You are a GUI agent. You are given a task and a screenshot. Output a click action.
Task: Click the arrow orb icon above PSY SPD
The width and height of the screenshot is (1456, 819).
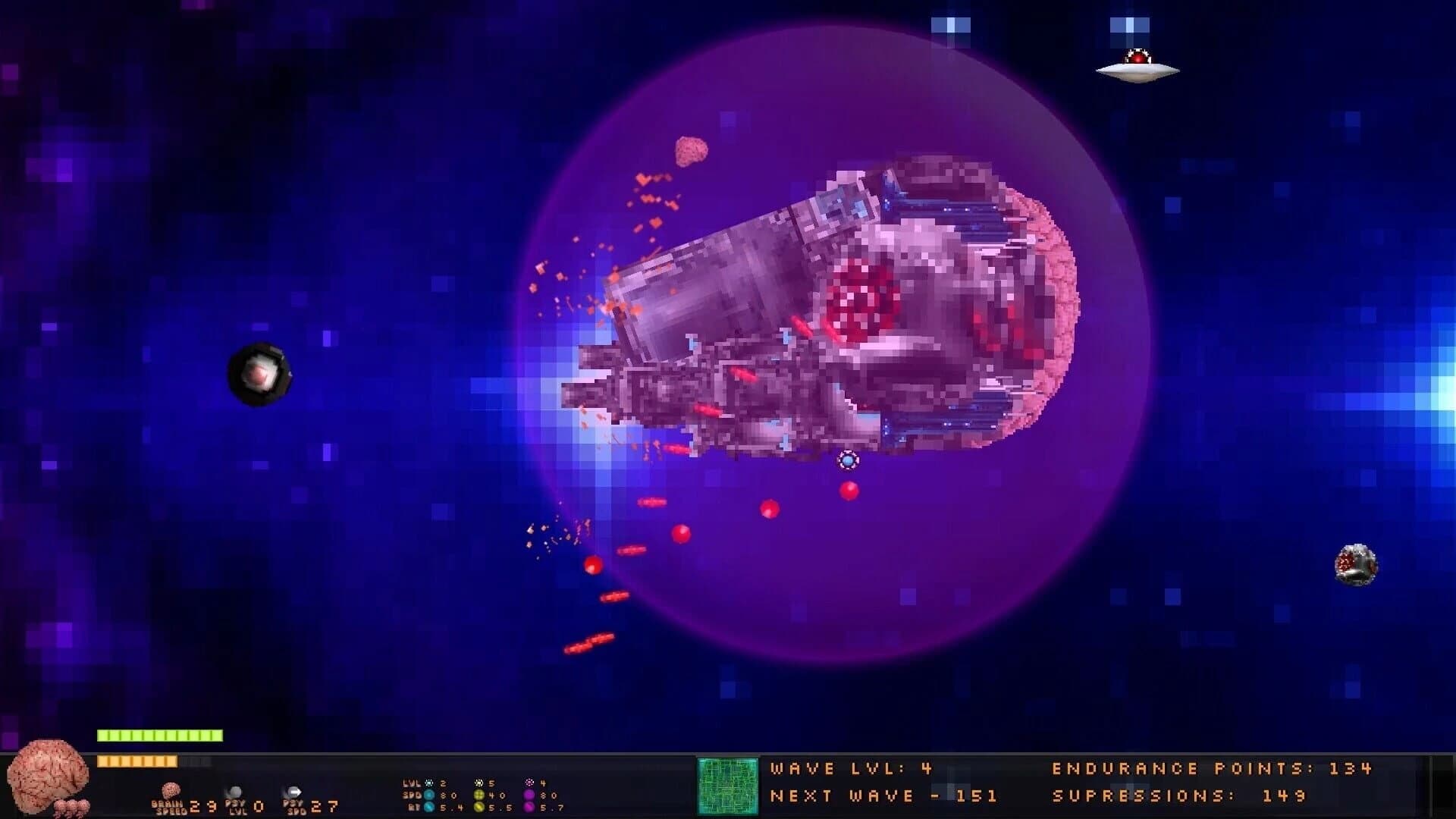pyautogui.click(x=293, y=791)
